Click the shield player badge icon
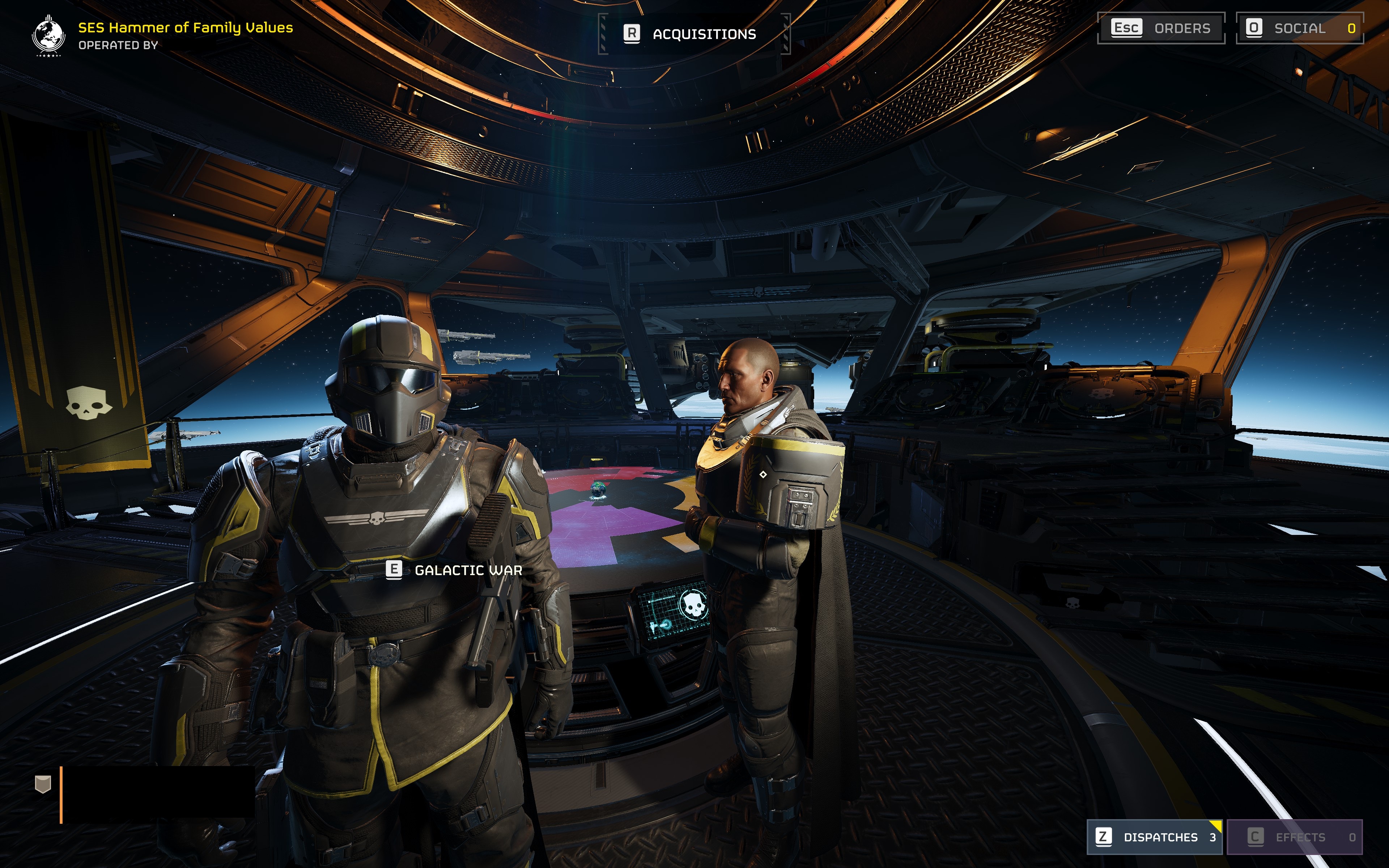This screenshot has width=1389, height=868. [x=43, y=784]
